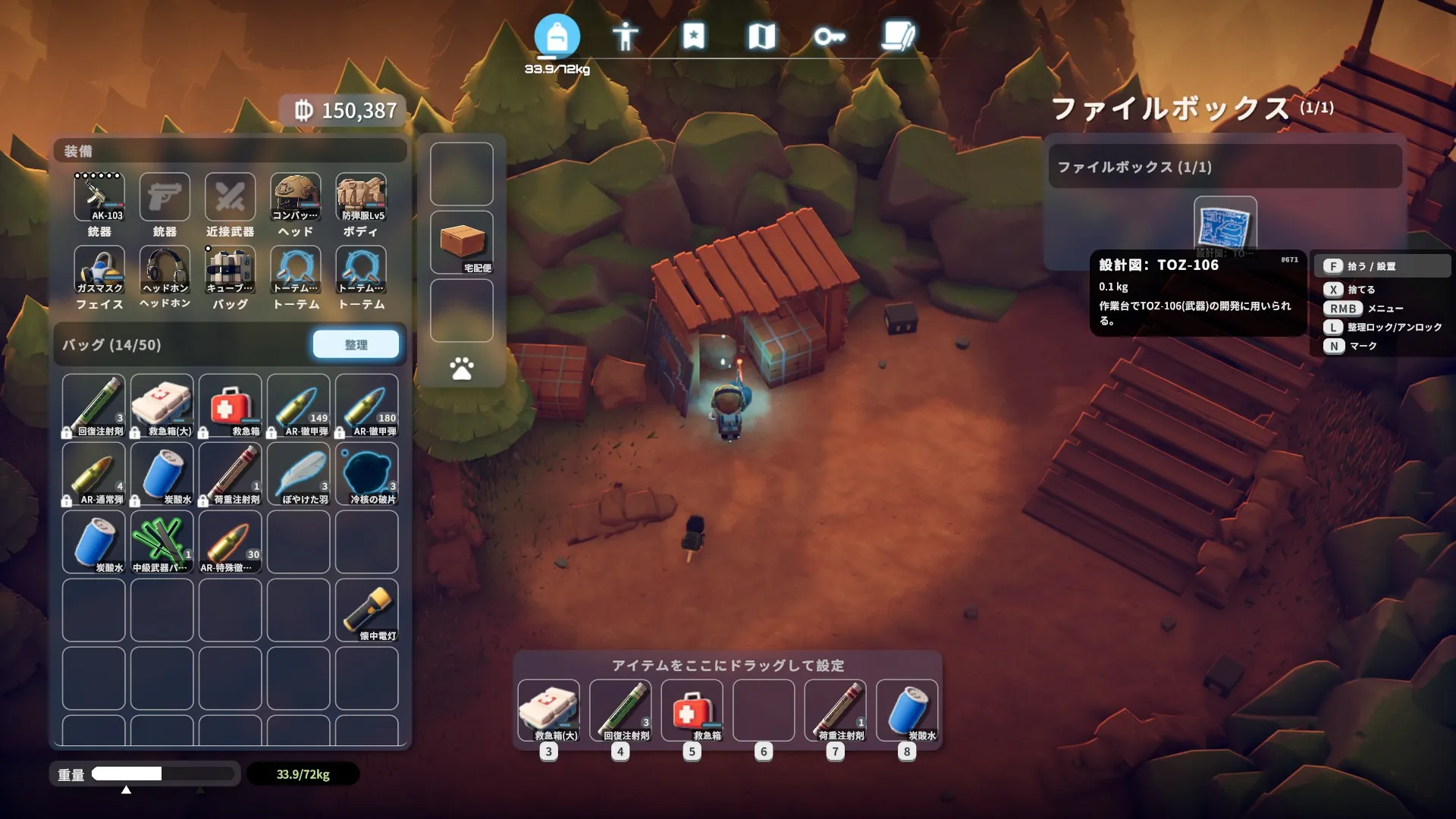Choose the 冷核の破片 bag item

click(367, 474)
